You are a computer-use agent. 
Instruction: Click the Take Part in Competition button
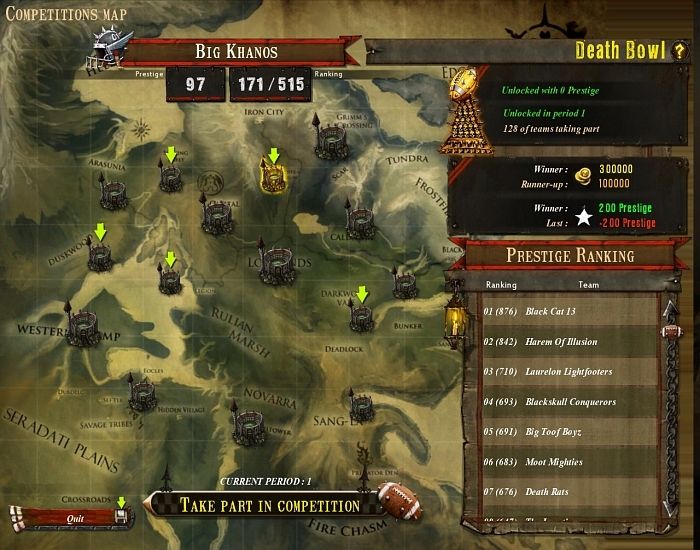270,505
